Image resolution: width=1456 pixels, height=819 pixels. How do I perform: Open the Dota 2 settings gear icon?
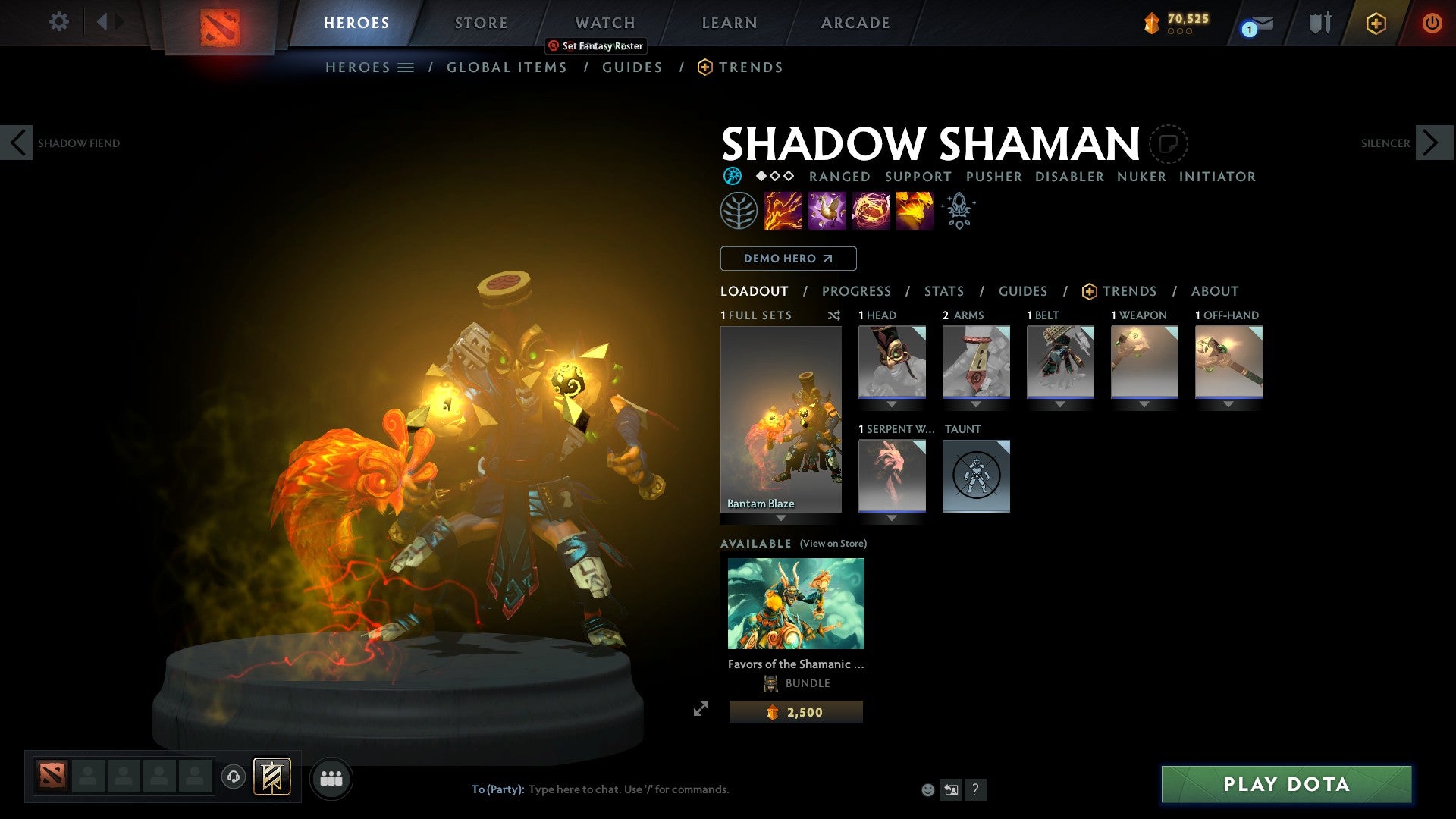(58, 22)
